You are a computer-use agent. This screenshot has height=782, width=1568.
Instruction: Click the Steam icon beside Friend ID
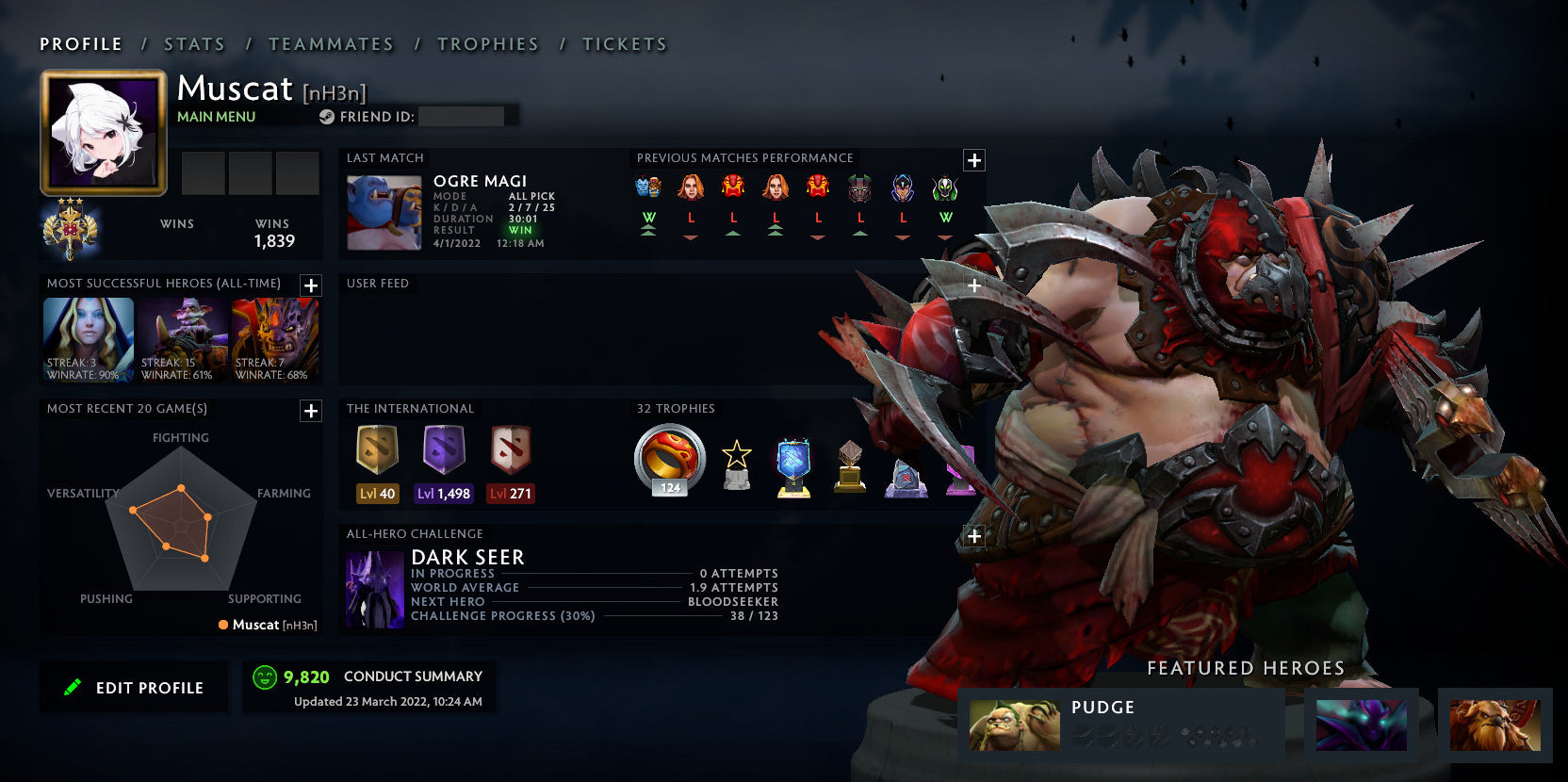point(328,117)
